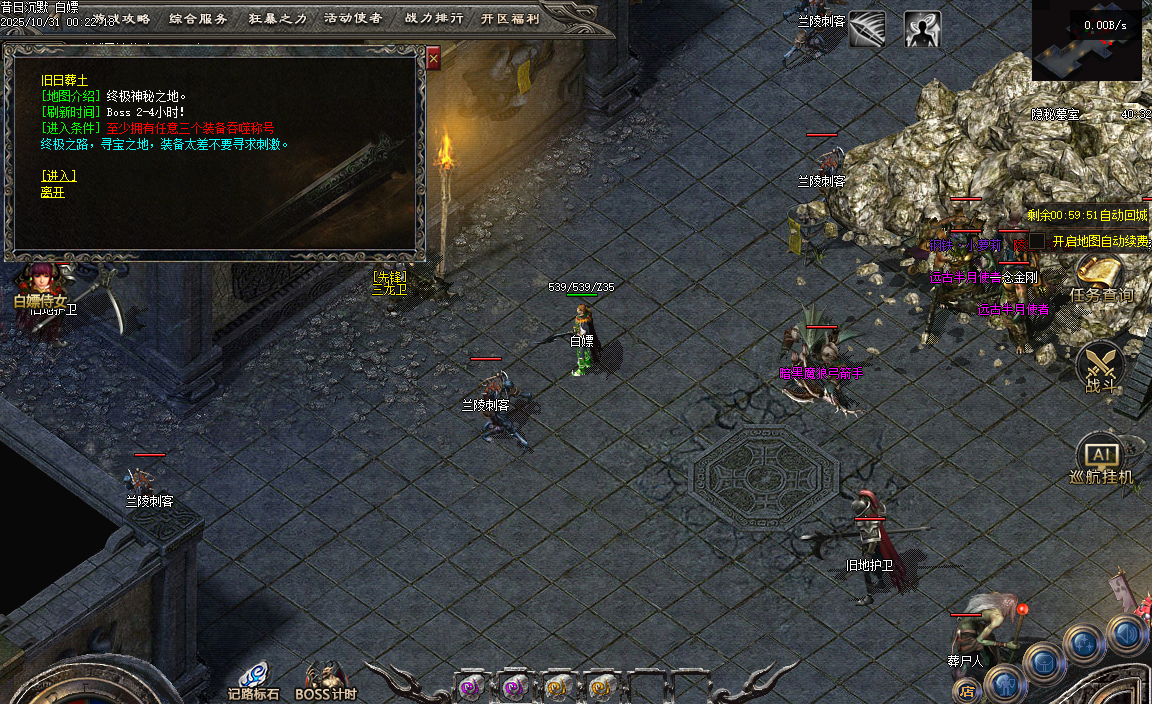Open the 店 shop button
The height and width of the screenshot is (704, 1152).
966,690
